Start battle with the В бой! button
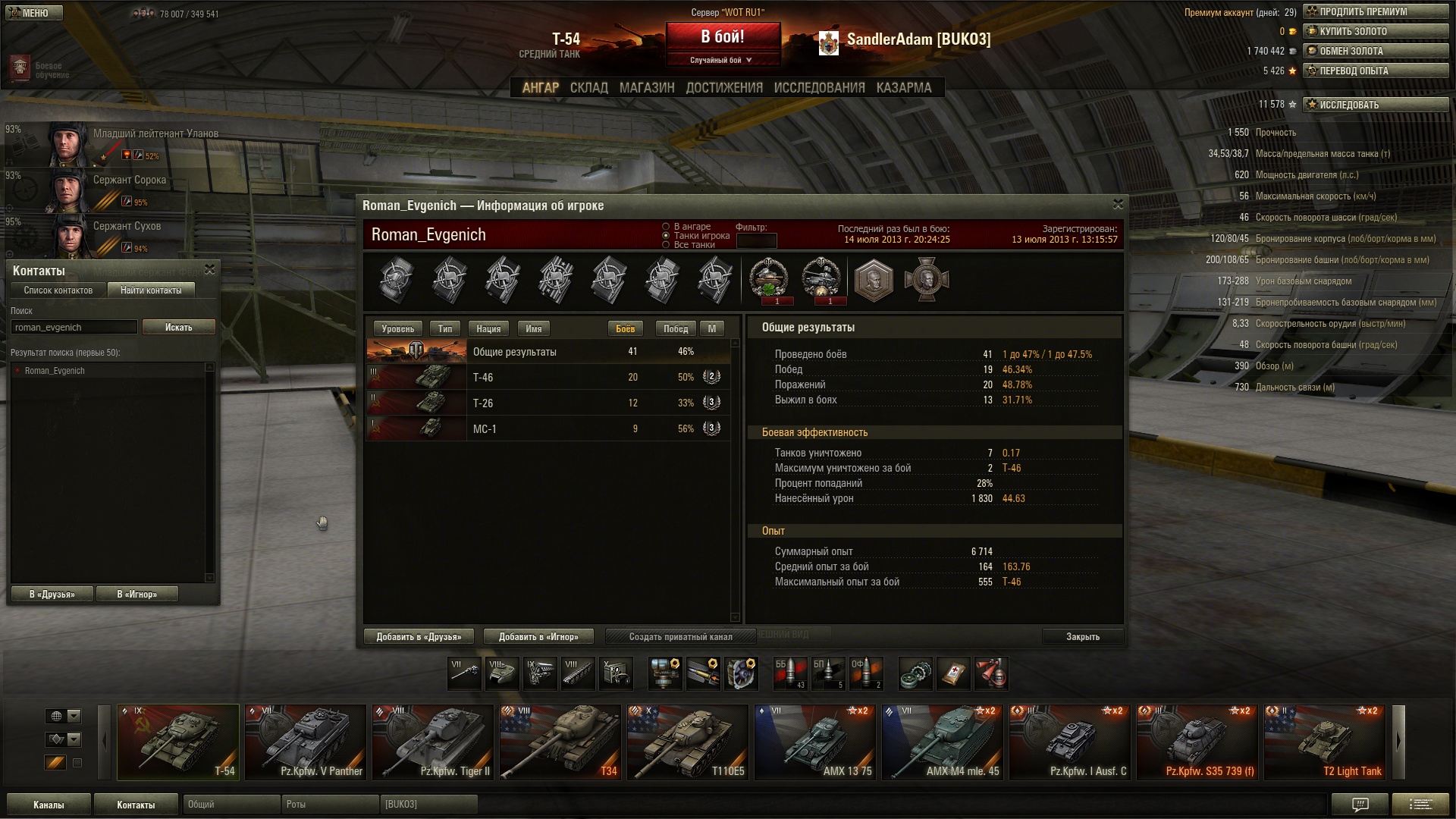 [x=723, y=37]
